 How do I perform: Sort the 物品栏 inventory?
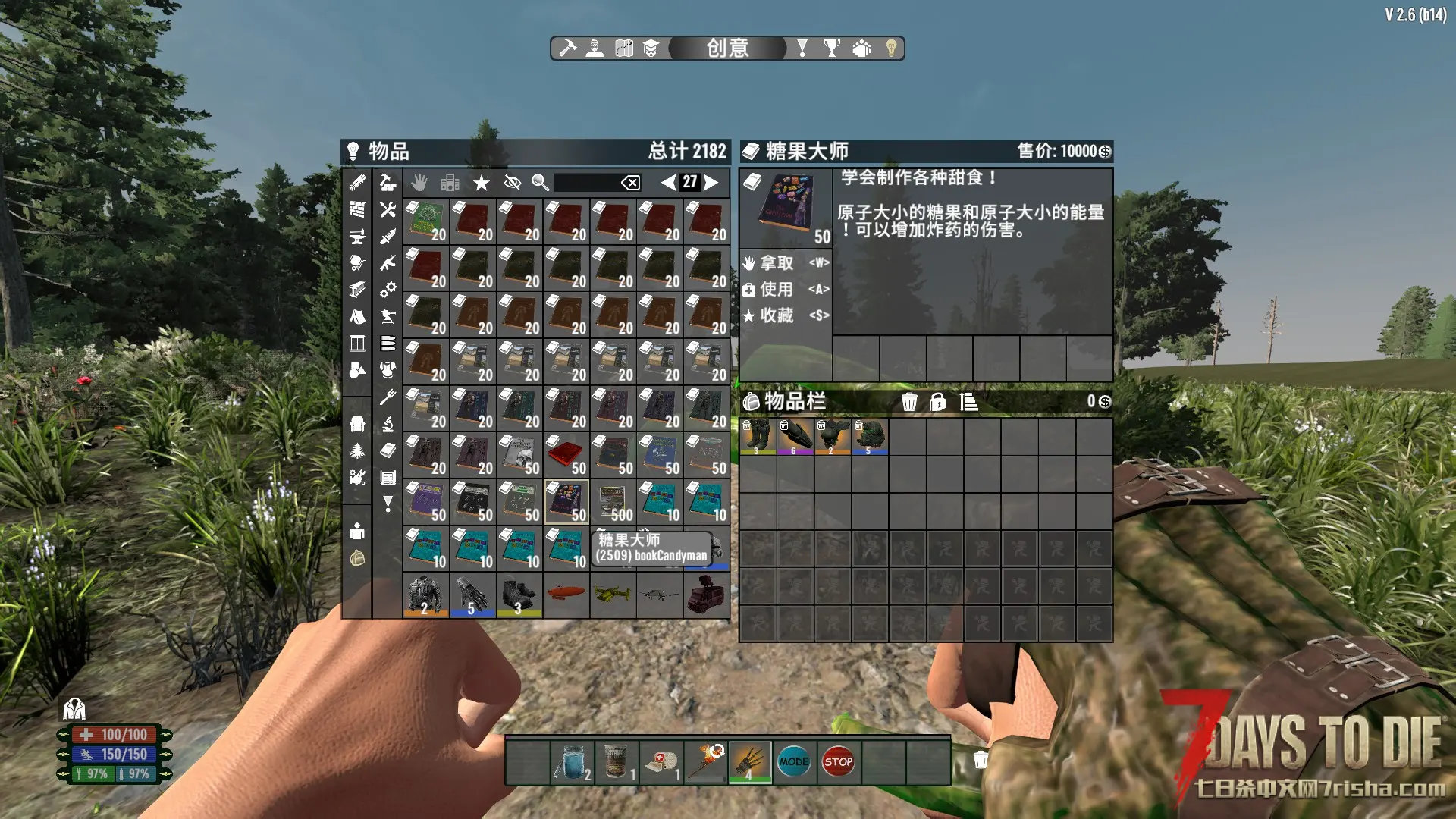[x=968, y=402]
